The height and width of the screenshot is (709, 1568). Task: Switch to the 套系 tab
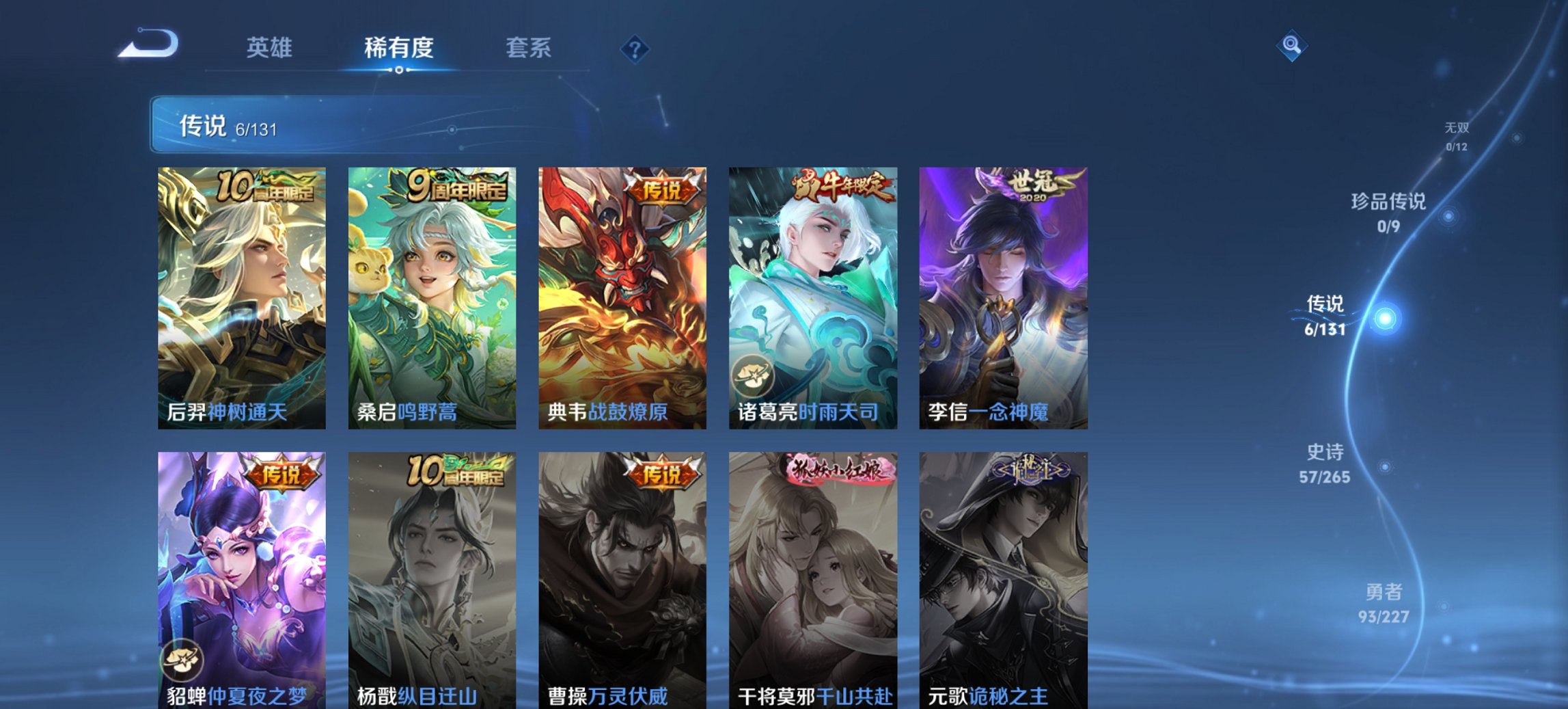pyautogui.click(x=528, y=48)
